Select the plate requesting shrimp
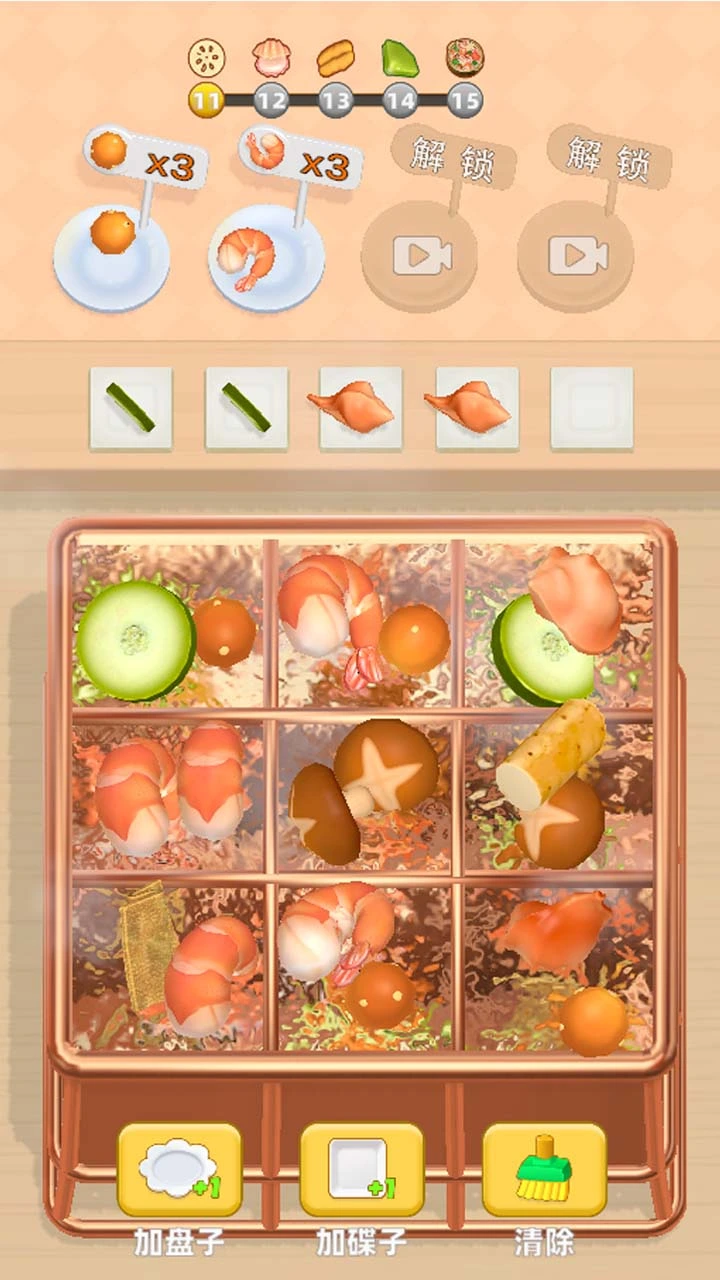Screen dimensions: 720x1280 266,256
